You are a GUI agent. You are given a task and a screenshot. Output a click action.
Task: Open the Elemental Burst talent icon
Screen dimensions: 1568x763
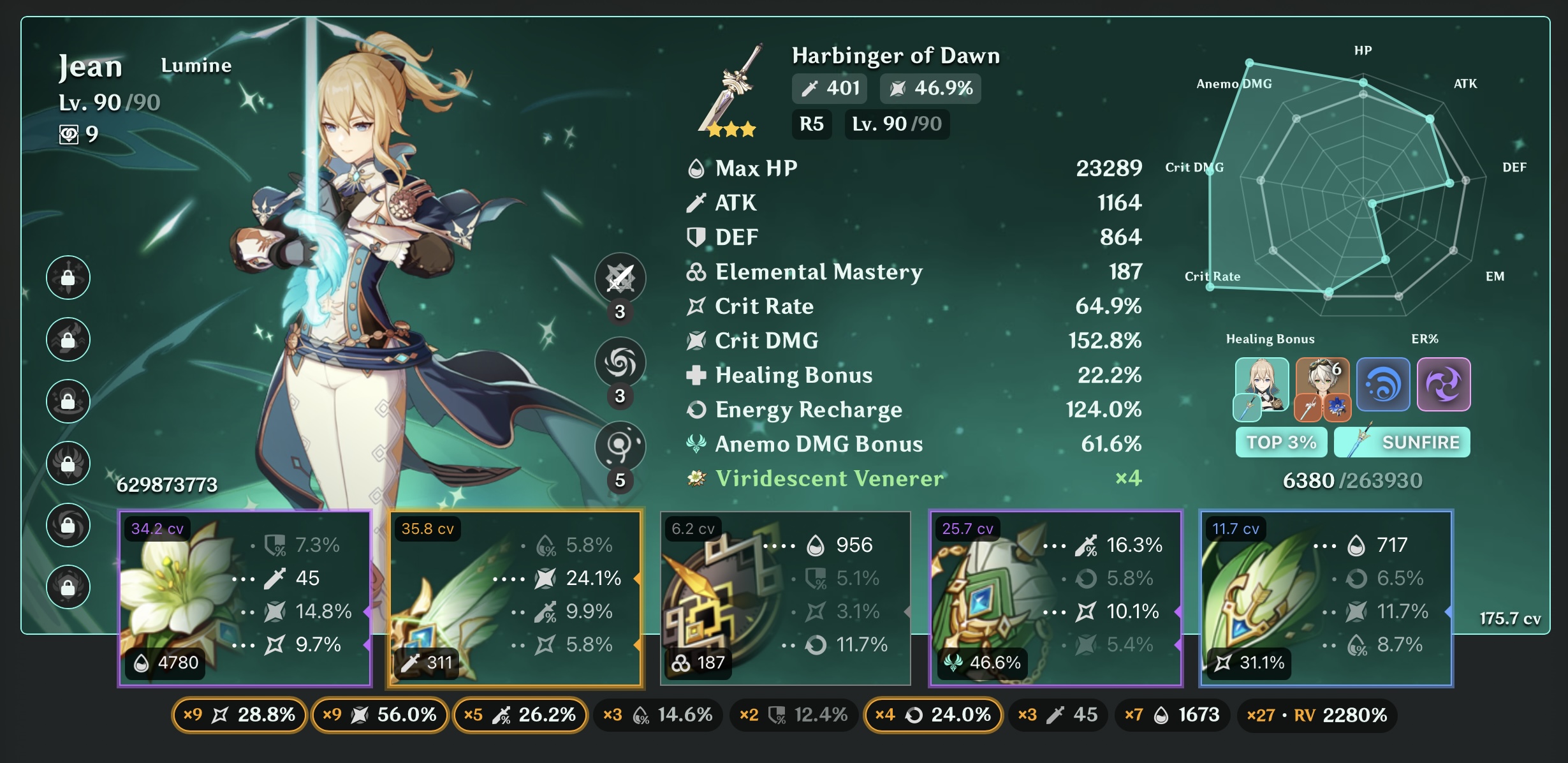[x=620, y=447]
